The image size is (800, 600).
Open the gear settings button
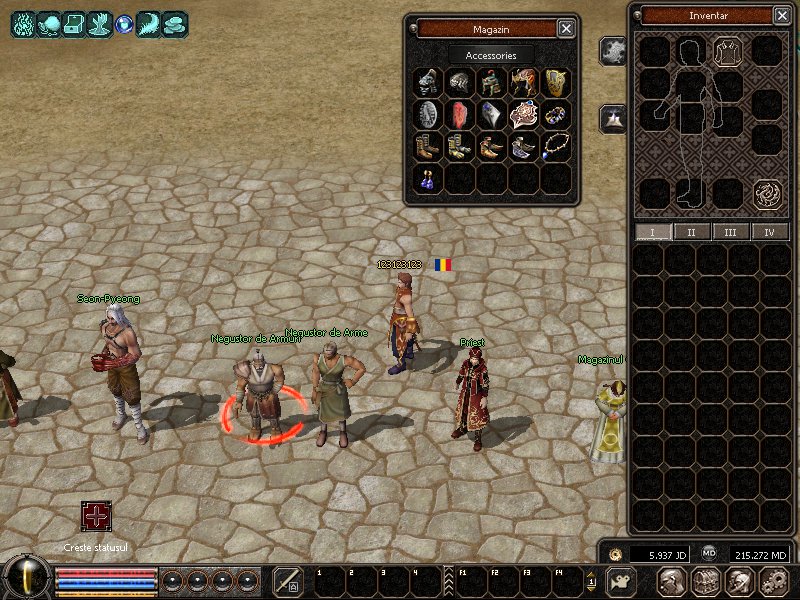point(774,581)
